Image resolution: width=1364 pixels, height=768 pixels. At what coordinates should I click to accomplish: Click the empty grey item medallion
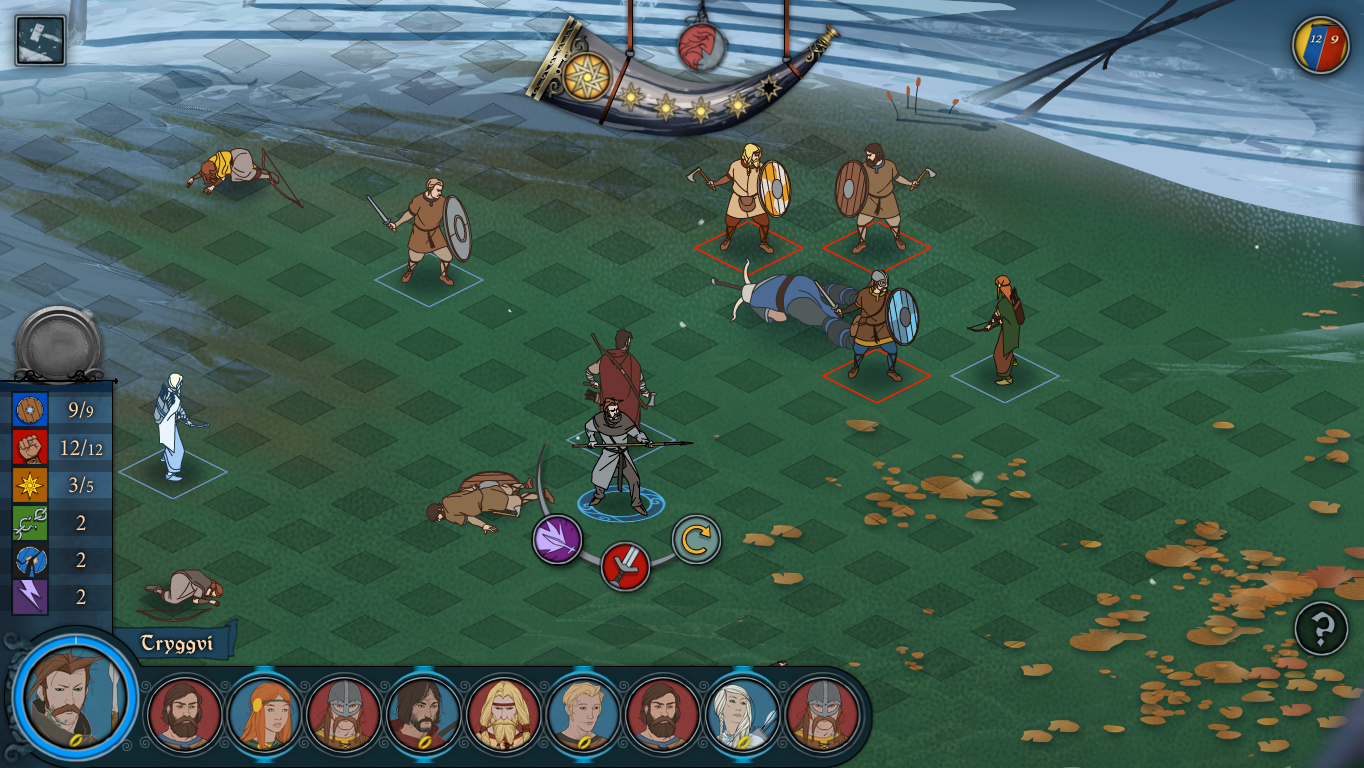[x=58, y=344]
